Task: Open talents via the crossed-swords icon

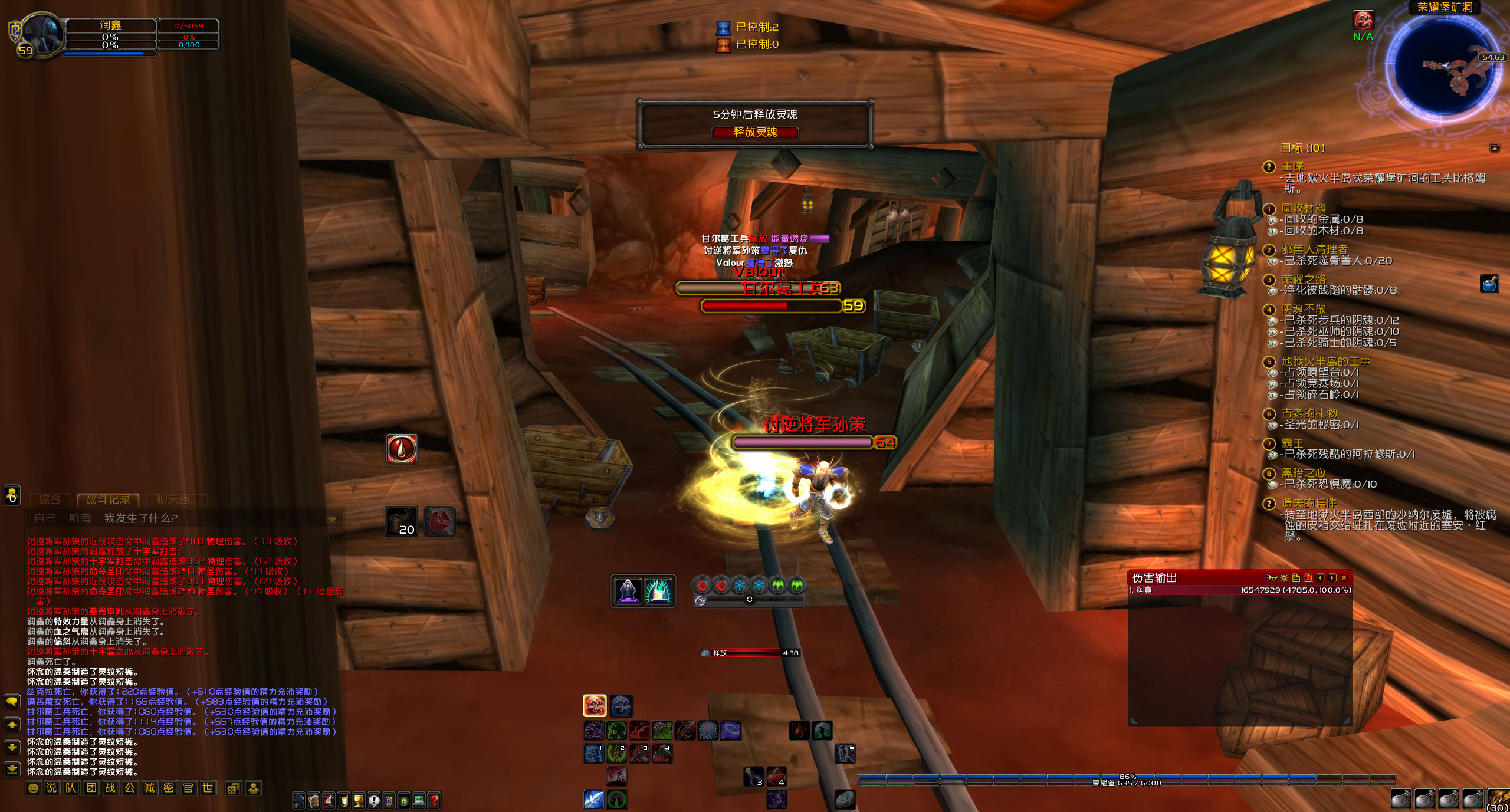Action: (328, 801)
